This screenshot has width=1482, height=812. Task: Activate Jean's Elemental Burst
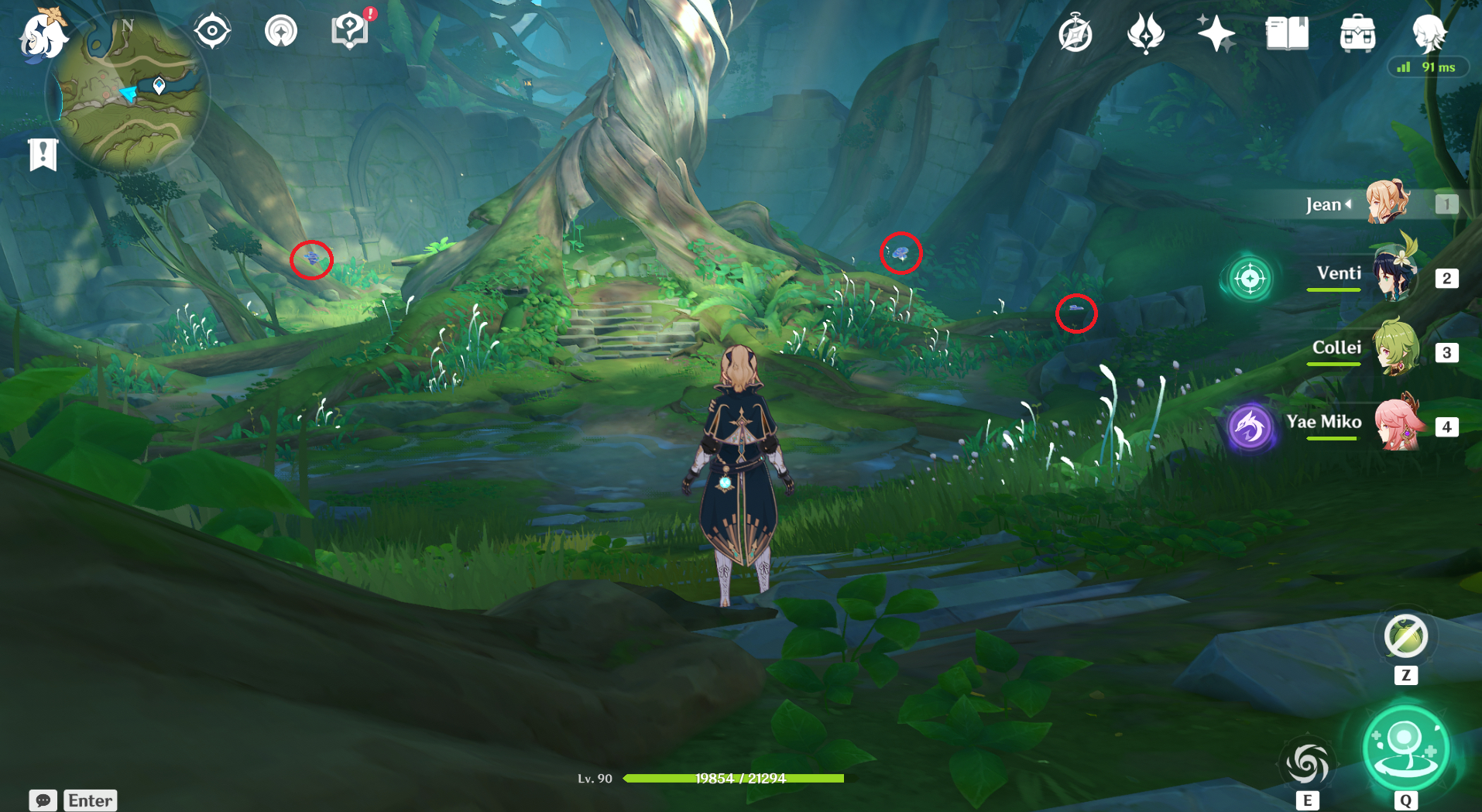tap(1405, 749)
